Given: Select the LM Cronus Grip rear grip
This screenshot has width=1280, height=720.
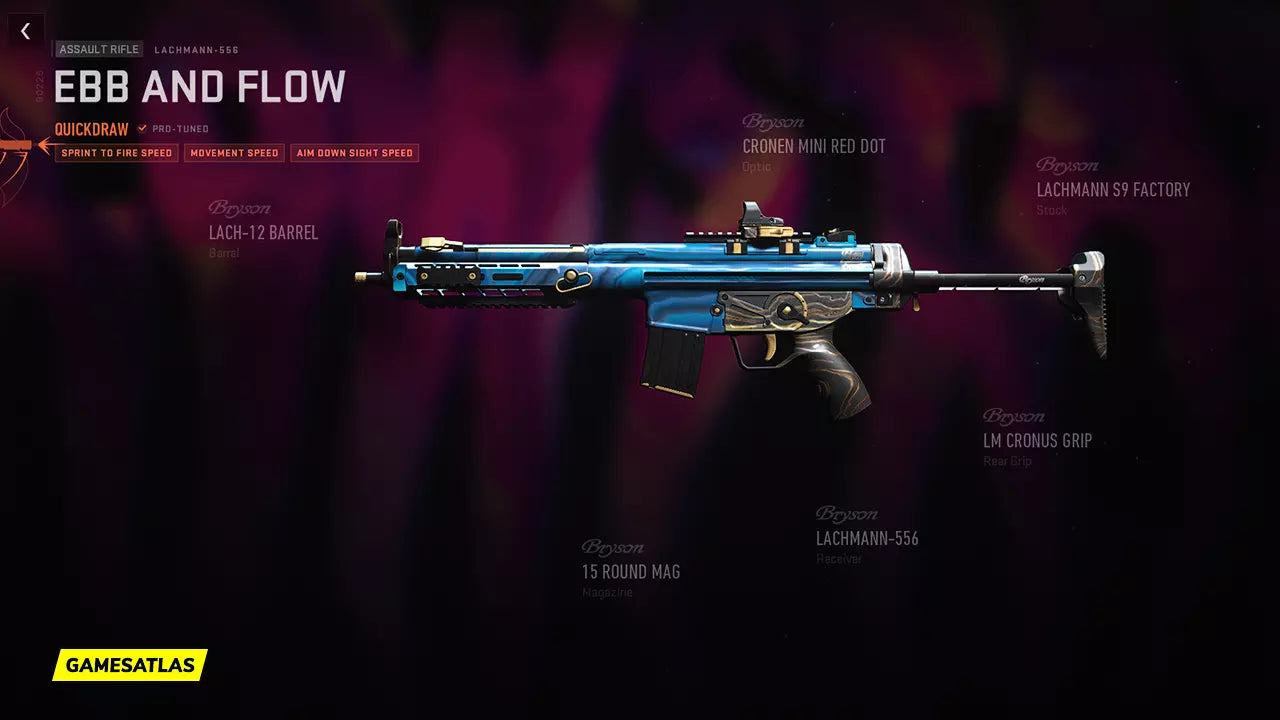Looking at the screenshot, I should click(x=1037, y=440).
